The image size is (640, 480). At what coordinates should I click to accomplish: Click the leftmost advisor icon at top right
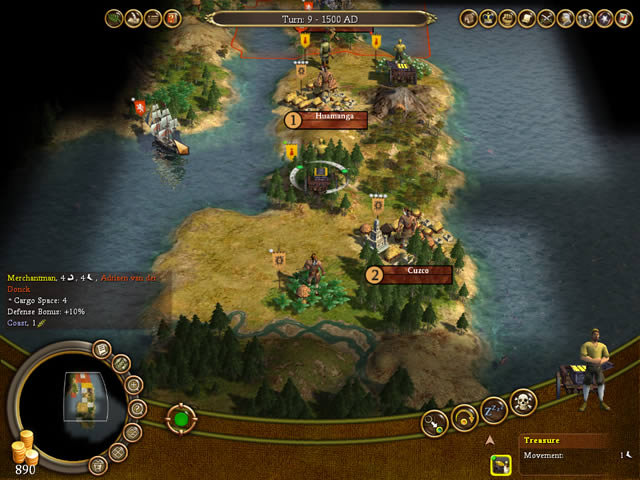pyautogui.click(x=468, y=18)
